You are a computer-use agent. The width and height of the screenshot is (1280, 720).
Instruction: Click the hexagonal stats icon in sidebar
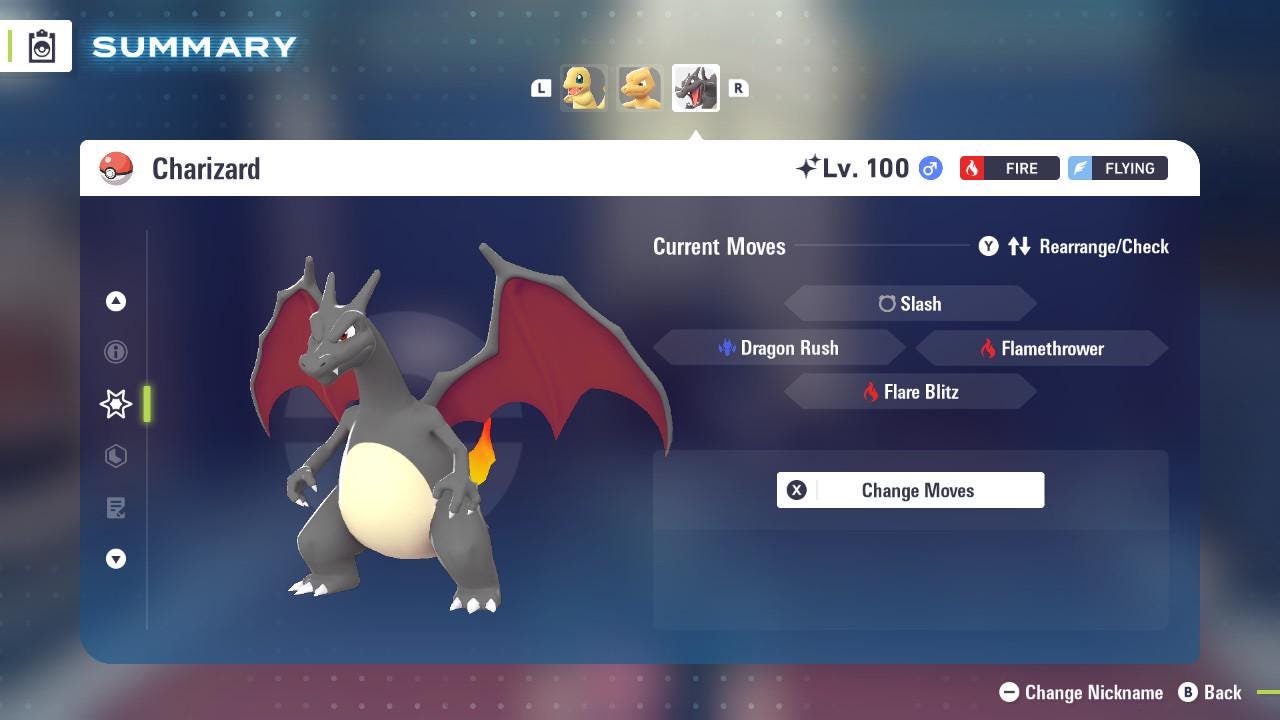(x=115, y=456)
